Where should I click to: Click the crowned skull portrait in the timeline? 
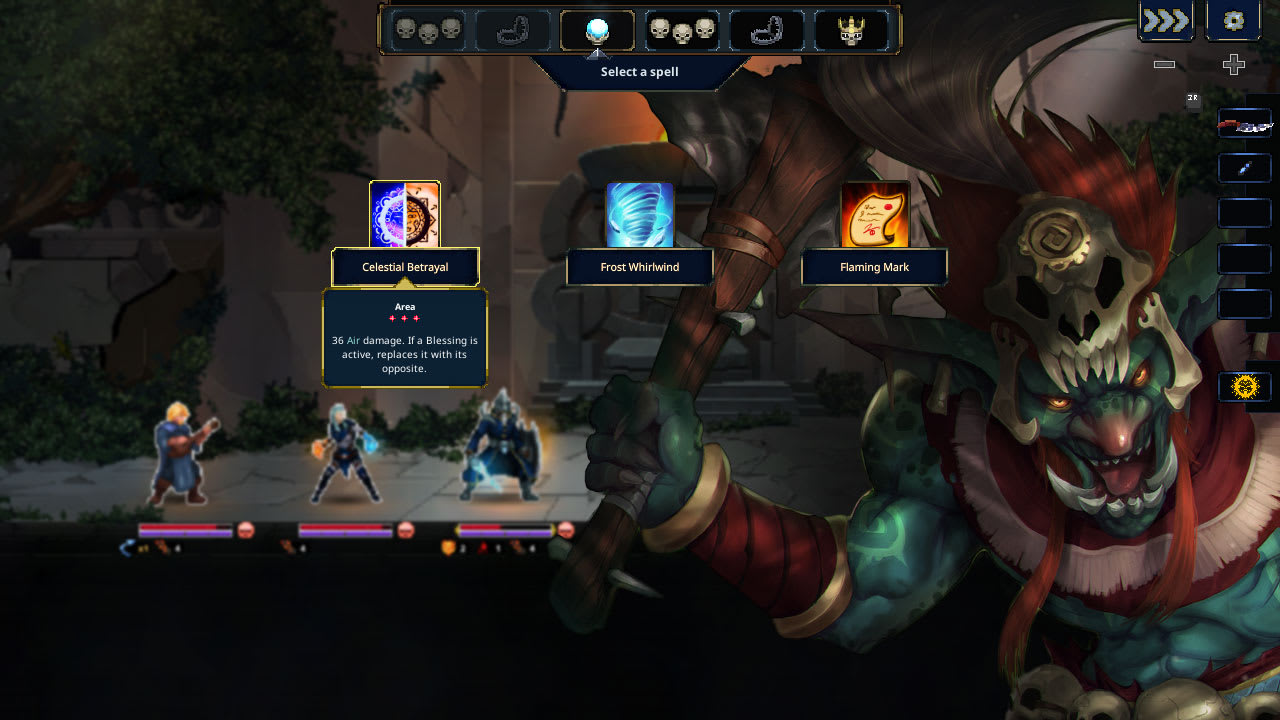[x=854, y=30]
